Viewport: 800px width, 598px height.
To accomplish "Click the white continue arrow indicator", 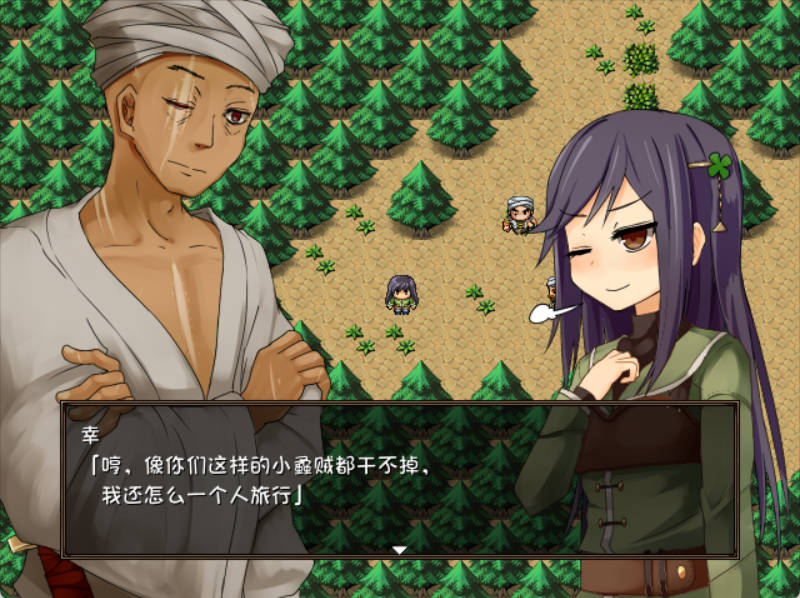I will 399,549.
